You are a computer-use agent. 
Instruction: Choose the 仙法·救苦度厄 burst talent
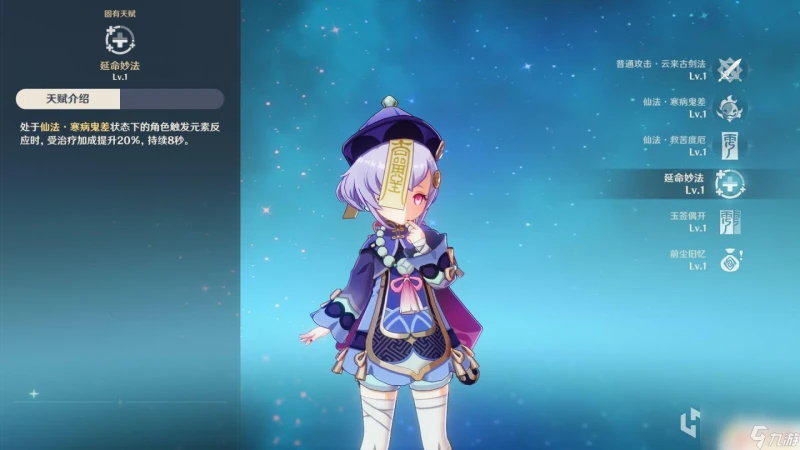point(731,146)
